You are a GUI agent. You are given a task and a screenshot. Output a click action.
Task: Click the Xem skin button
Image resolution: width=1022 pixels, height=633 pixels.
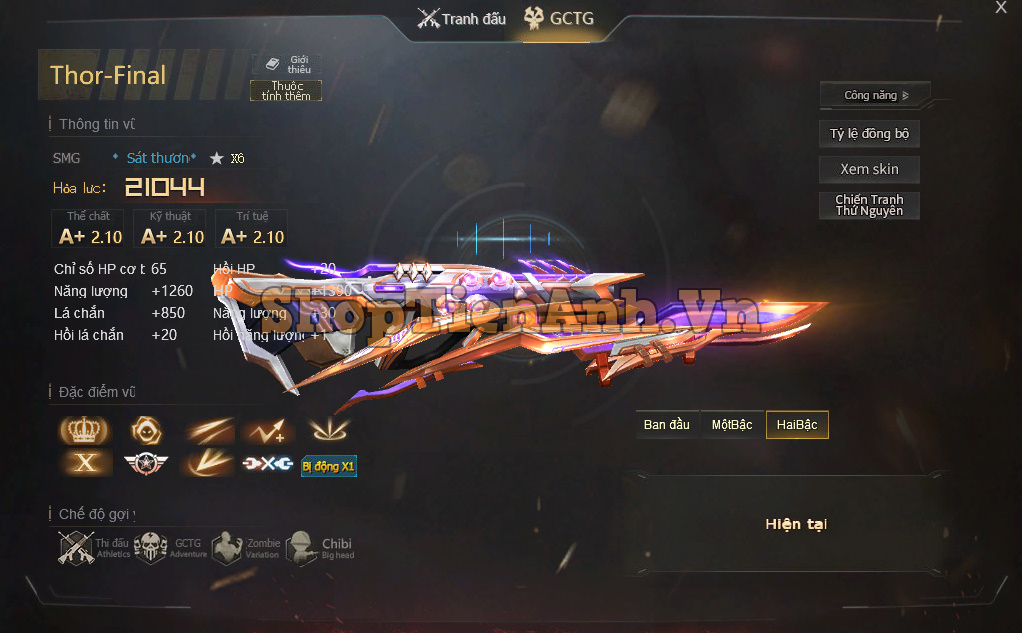[869, 170]
